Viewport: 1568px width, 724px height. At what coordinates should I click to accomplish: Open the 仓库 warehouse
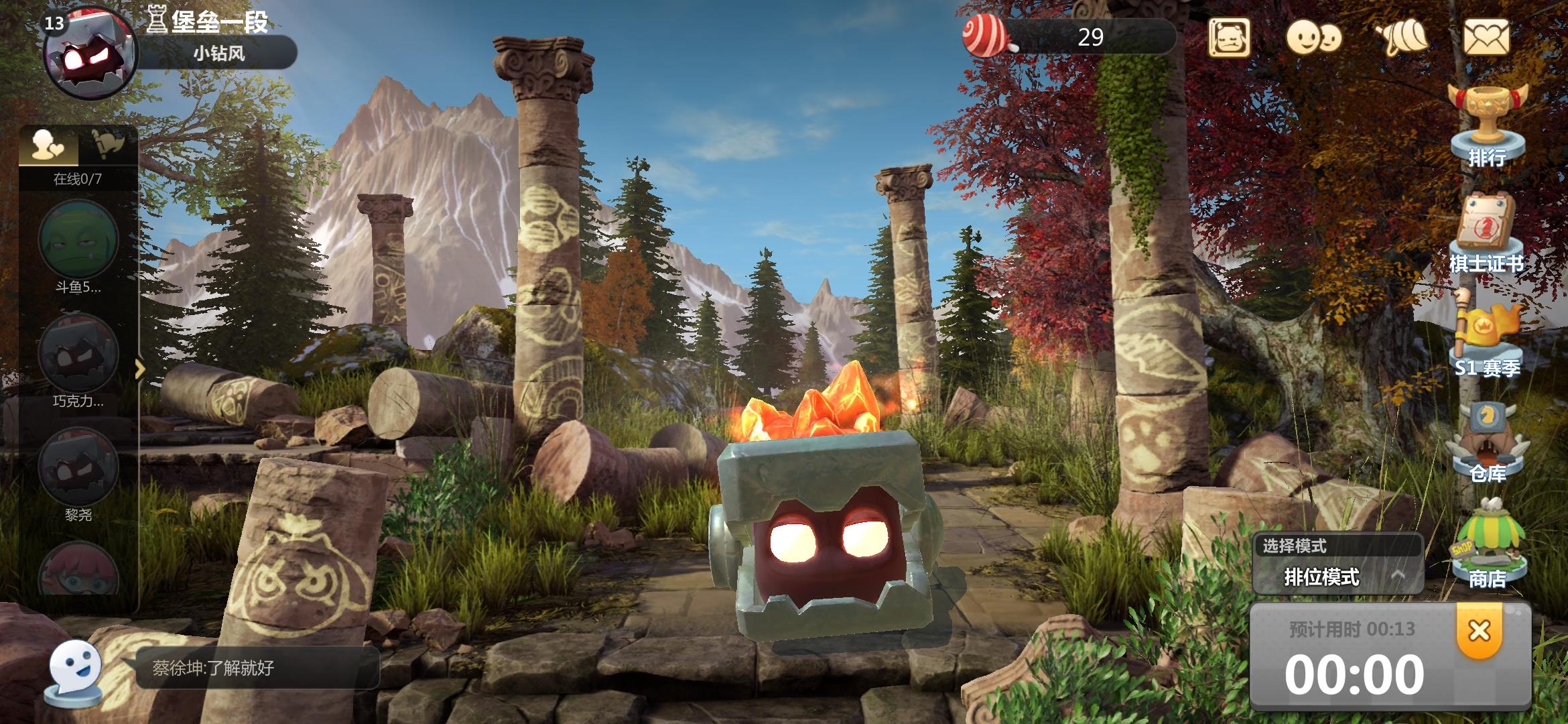1486,442
